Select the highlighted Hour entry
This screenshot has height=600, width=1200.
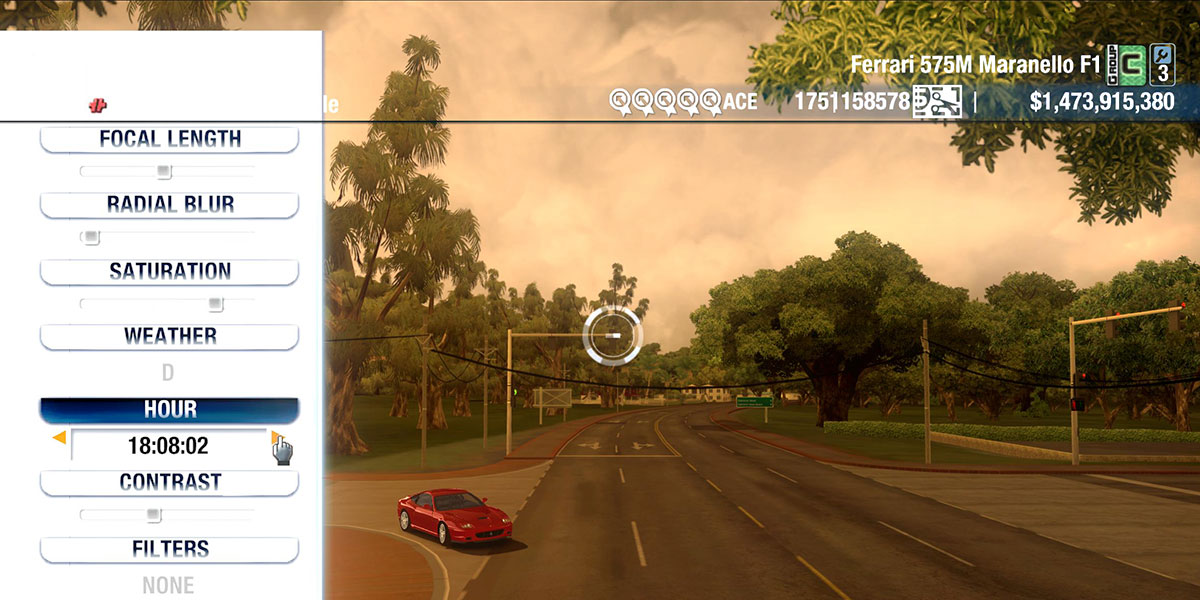169,410
